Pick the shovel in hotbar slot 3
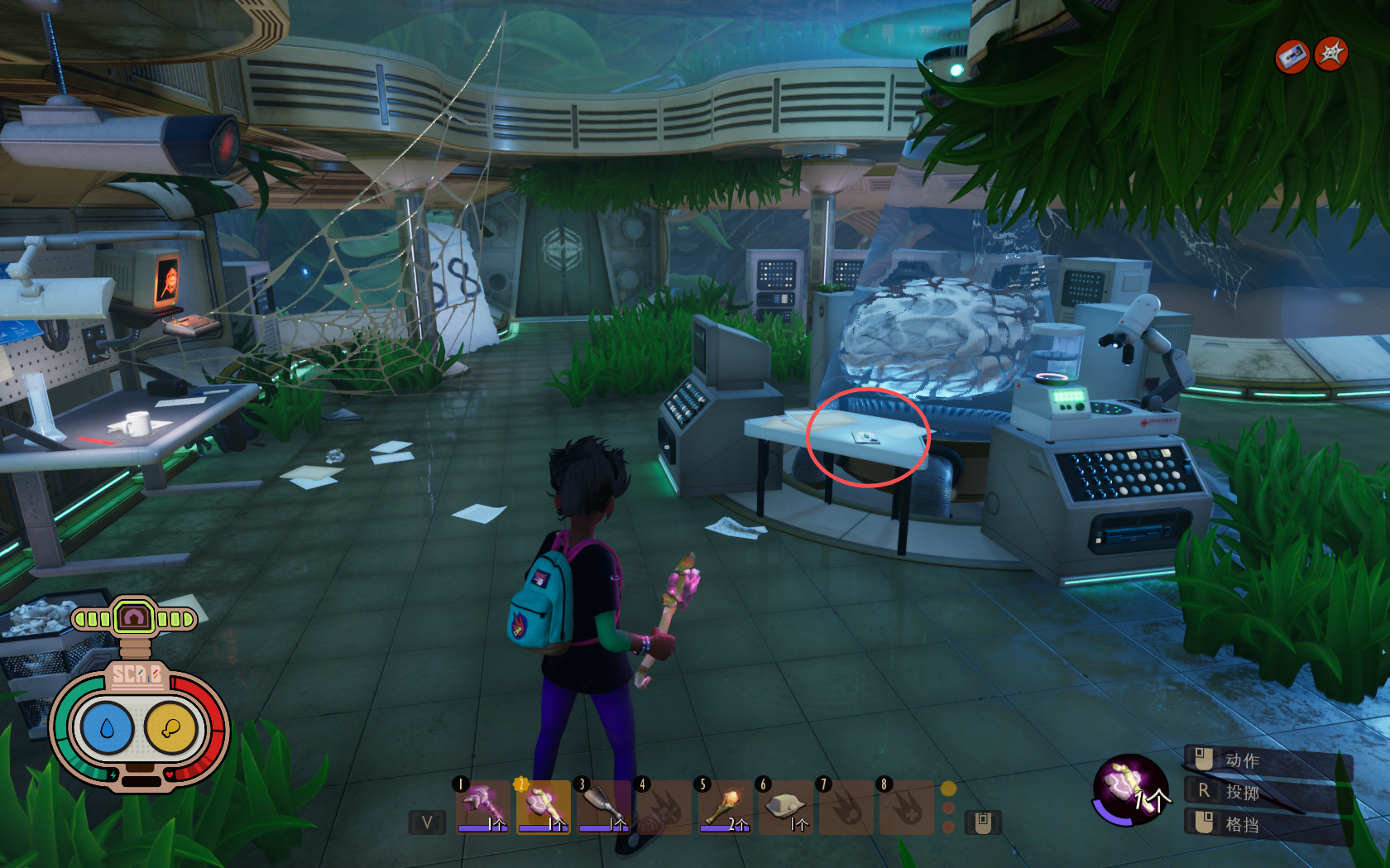The image size is (1390, 868). pos(603,806)
